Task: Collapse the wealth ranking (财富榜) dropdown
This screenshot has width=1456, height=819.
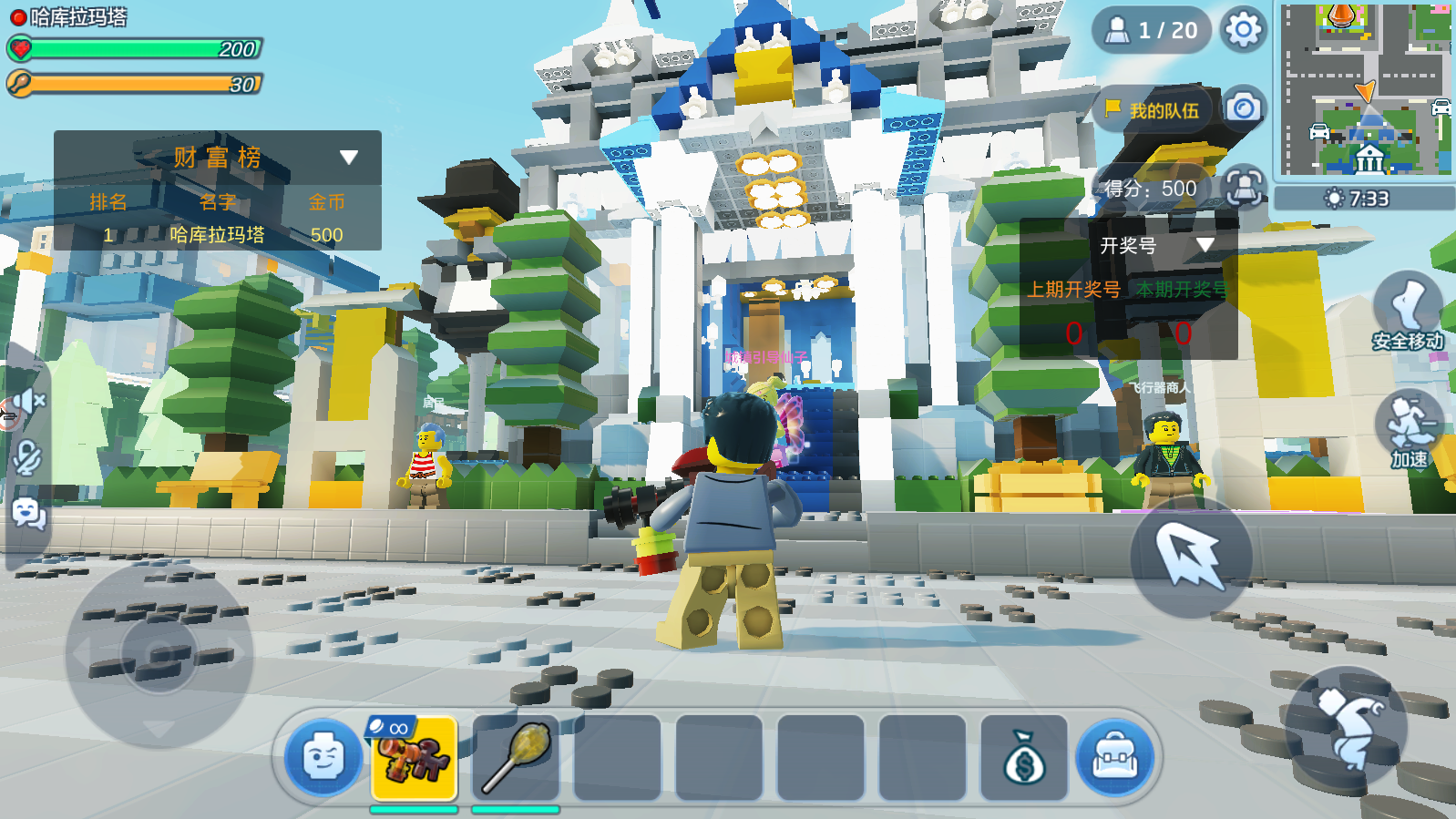Action: click(348, 158)
